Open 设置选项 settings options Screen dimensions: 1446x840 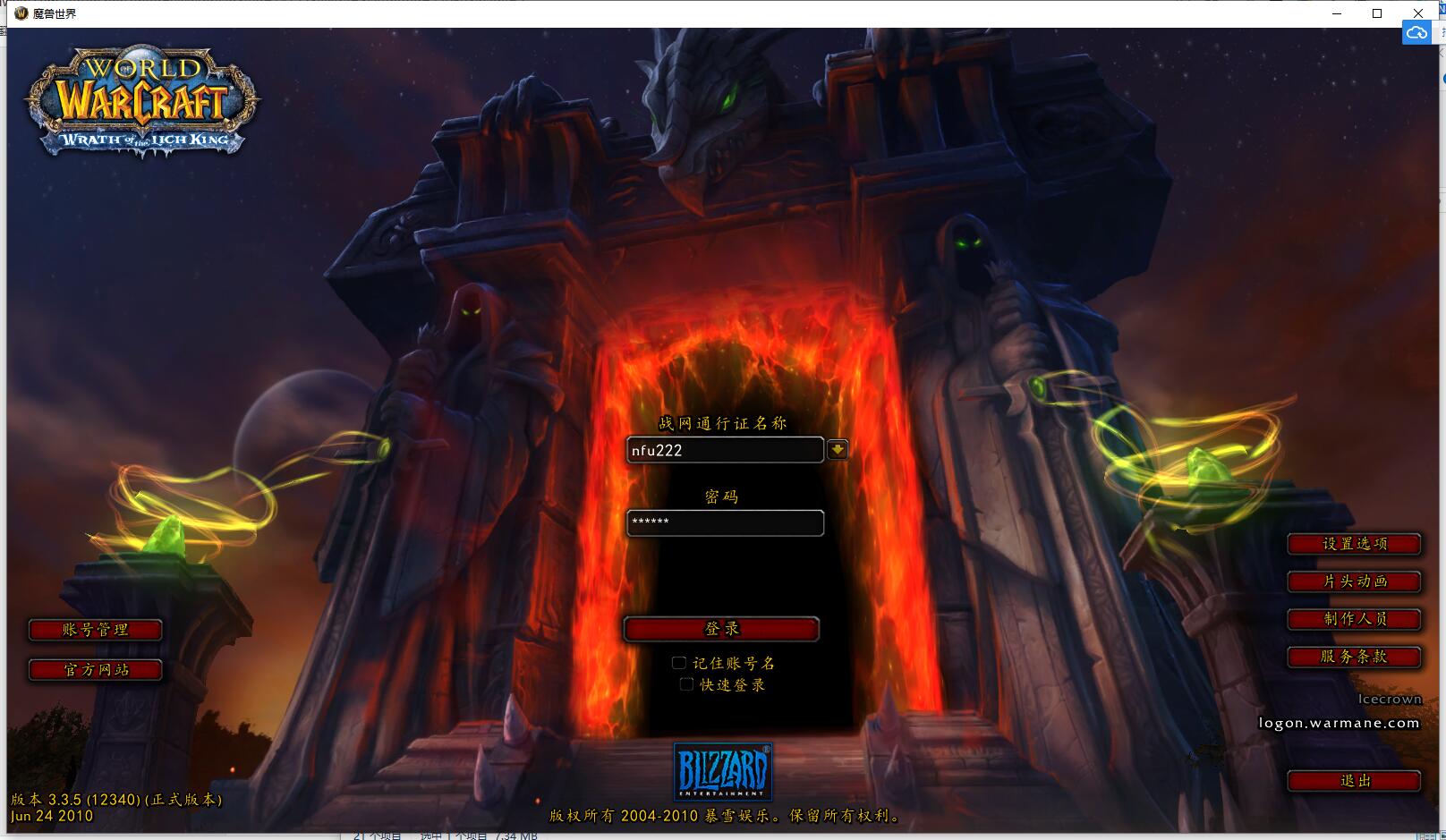click(x=1354, y=544)
